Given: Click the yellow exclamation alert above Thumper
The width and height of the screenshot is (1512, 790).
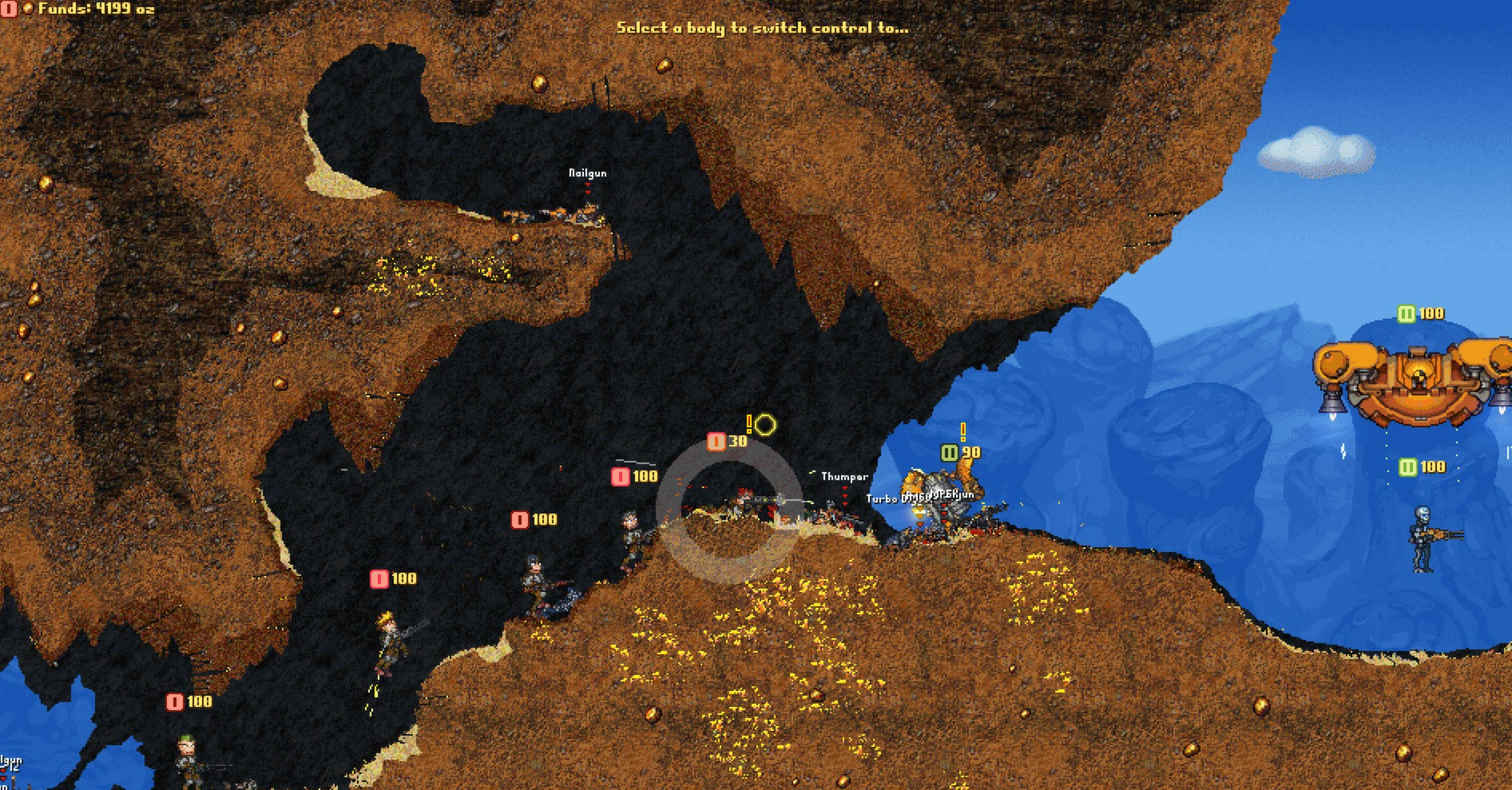Looking at the screenshot, I should pos(962,431).
